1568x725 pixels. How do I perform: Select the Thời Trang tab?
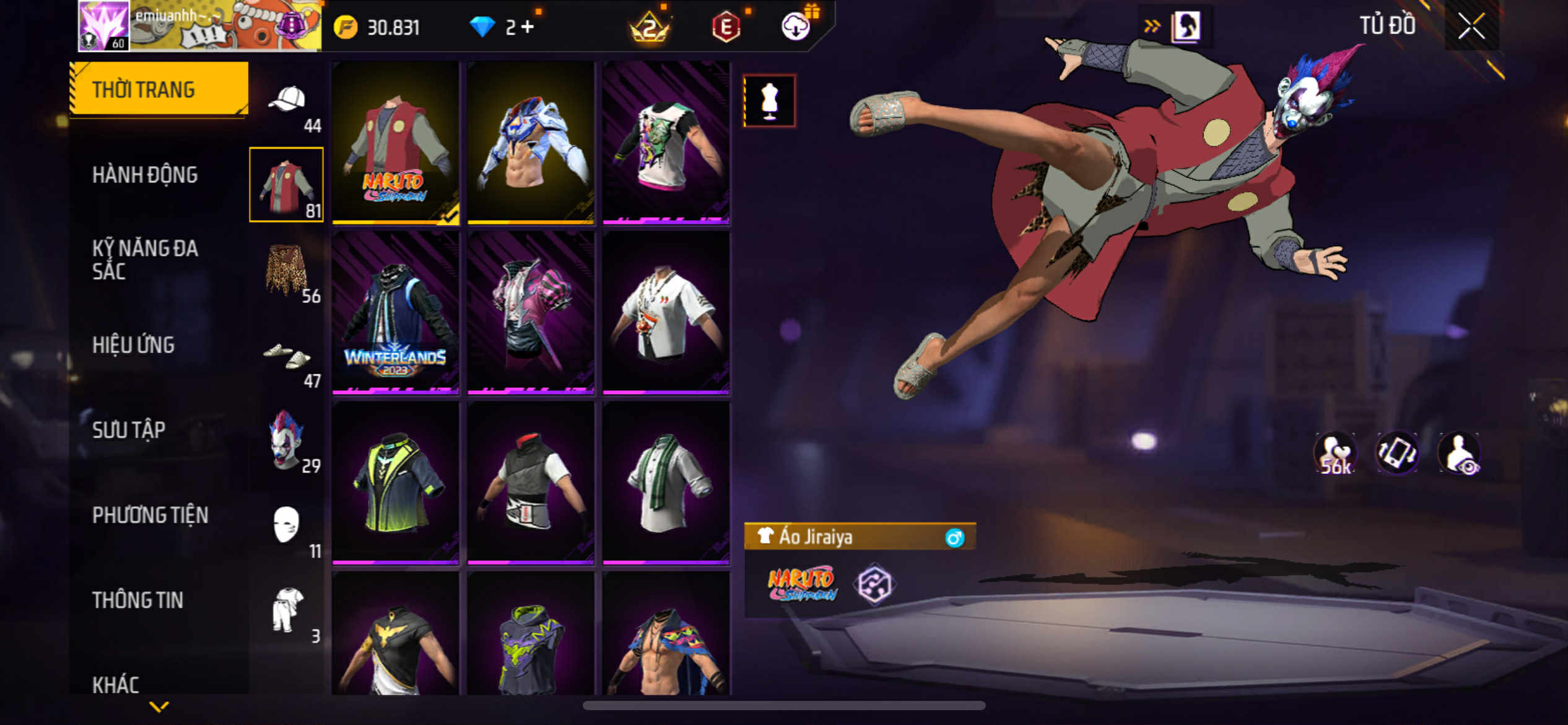point(144,90)
